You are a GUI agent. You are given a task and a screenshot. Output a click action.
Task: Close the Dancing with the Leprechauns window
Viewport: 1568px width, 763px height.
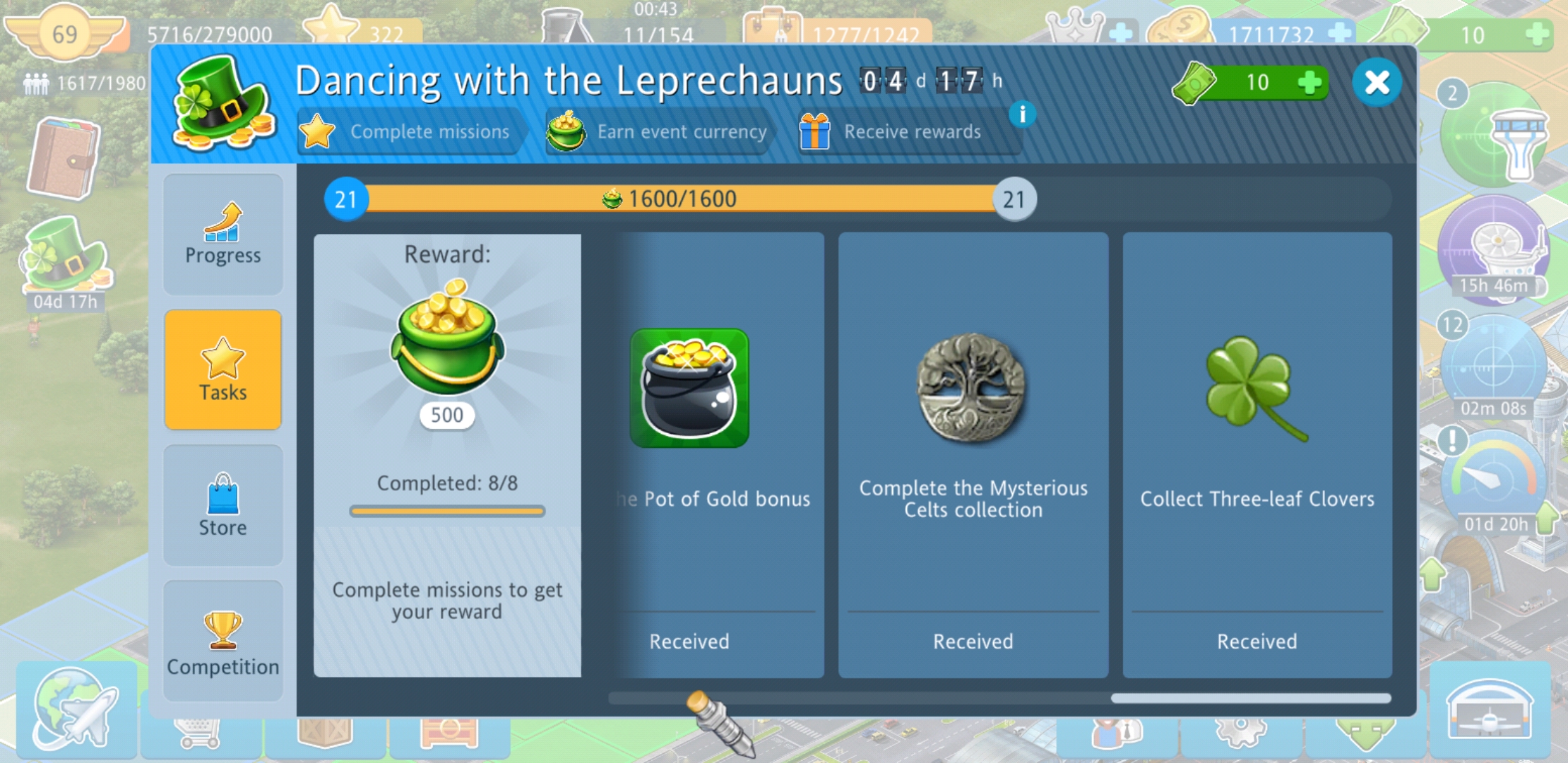(x=1376, y=83)
